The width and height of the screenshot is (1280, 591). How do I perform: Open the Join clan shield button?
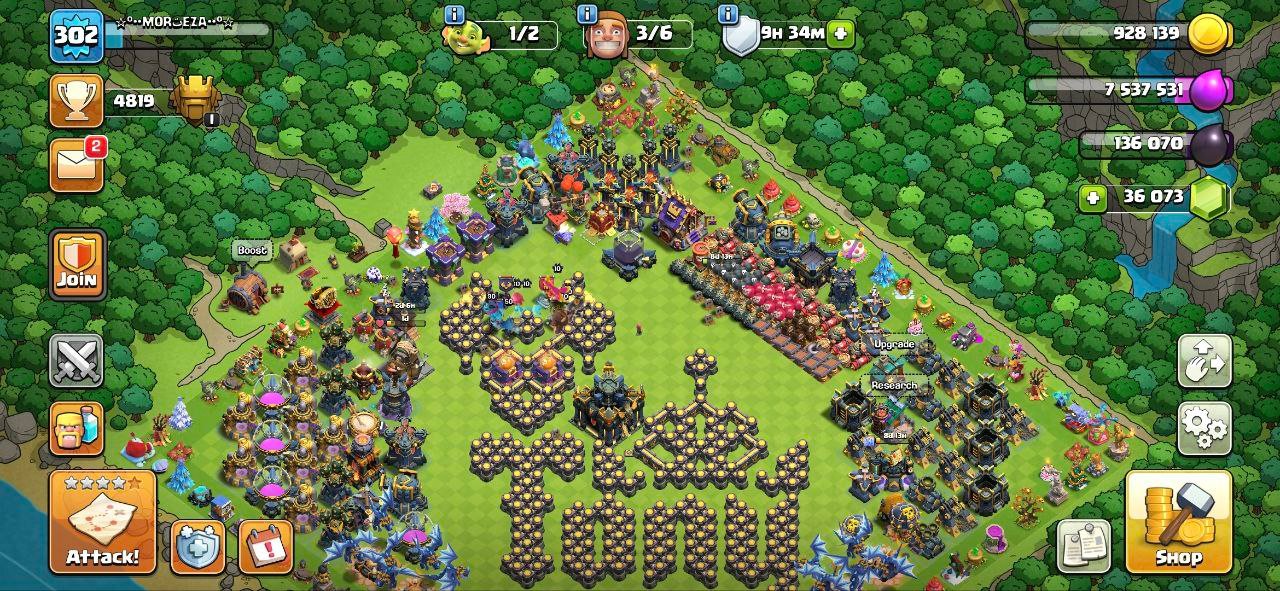click(77, 265)
